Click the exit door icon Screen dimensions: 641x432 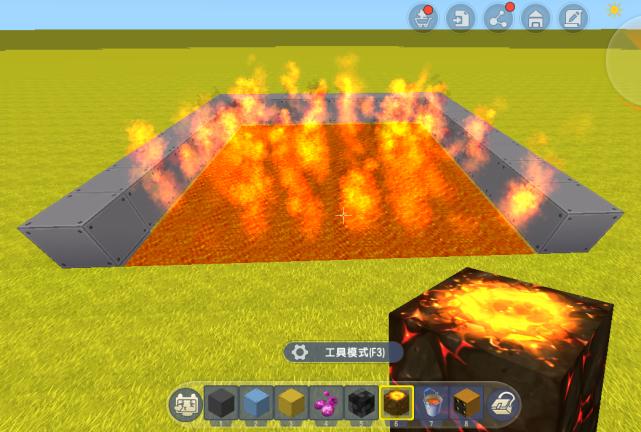coord(461,18)
